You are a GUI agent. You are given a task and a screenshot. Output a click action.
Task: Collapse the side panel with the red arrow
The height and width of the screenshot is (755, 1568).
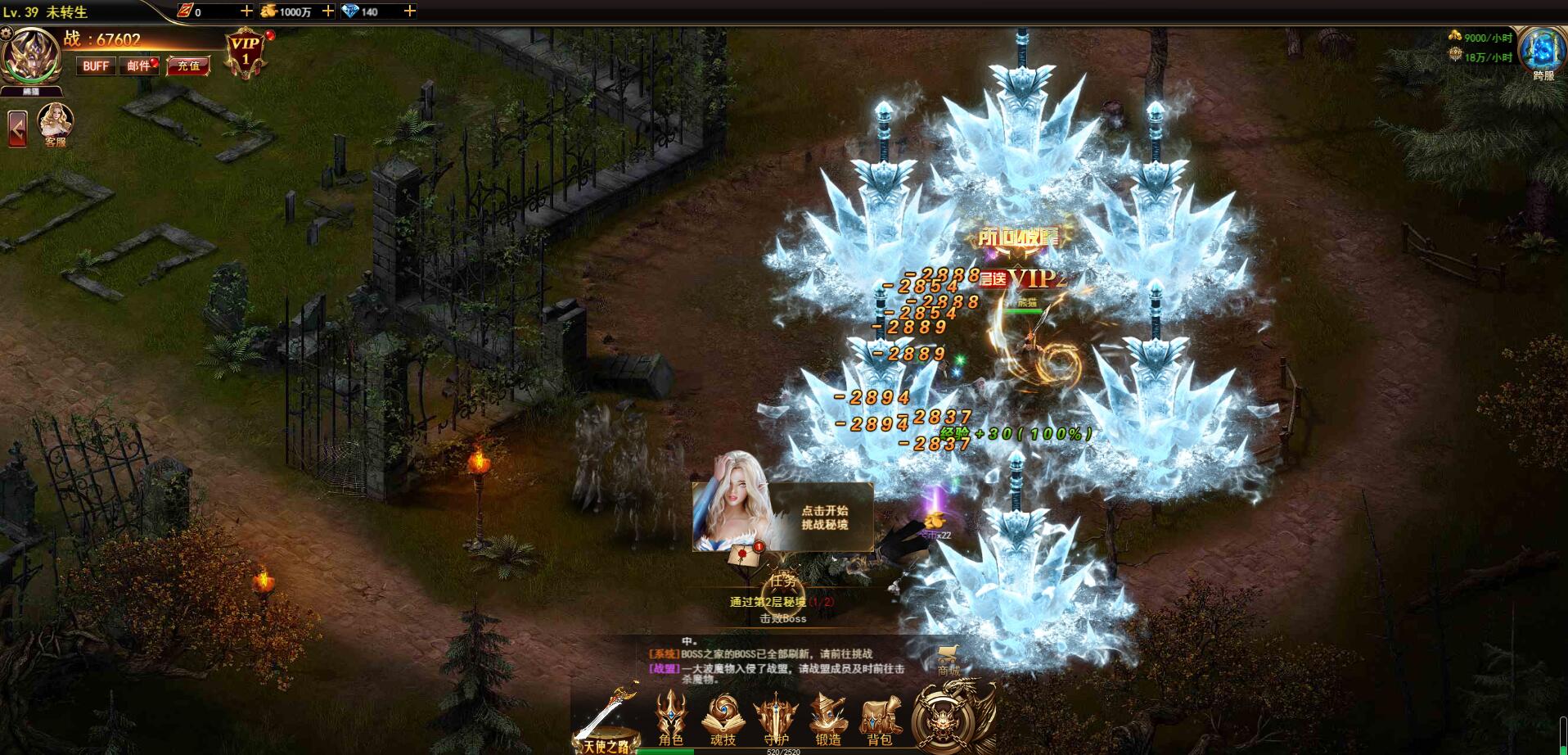[x=17, y=129]
